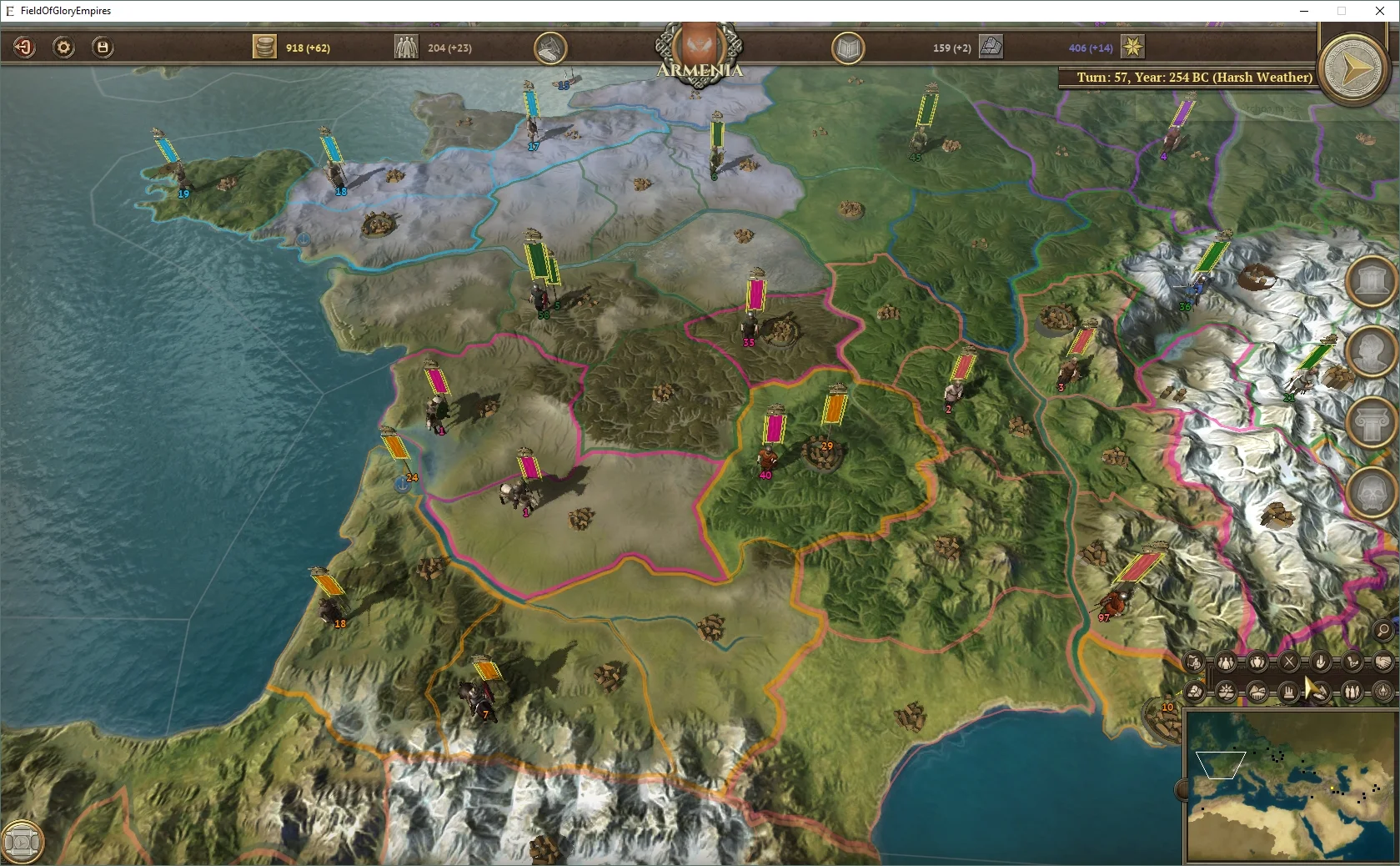Toggle the crossed-swords military map filter
This screenshot has width=1400, height=866.
pyautogui.click(x=1288, y=663)
